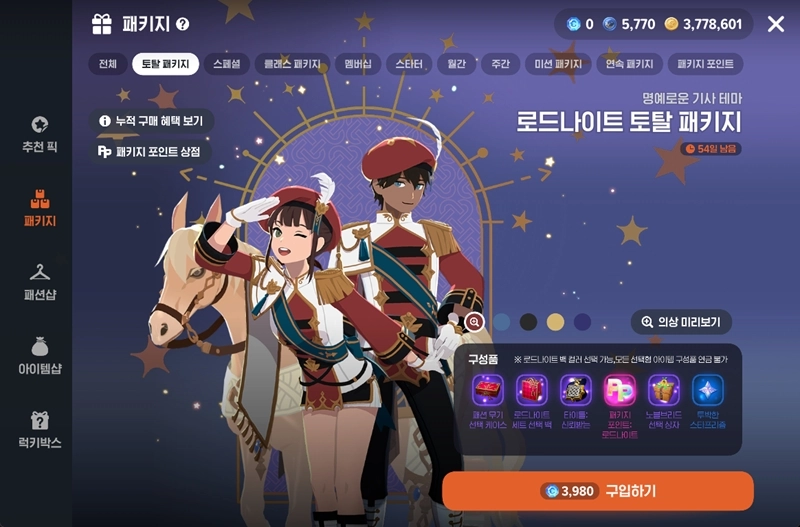
Task: Open the 스페셜 package tab
Action: [x=225, y=64]
